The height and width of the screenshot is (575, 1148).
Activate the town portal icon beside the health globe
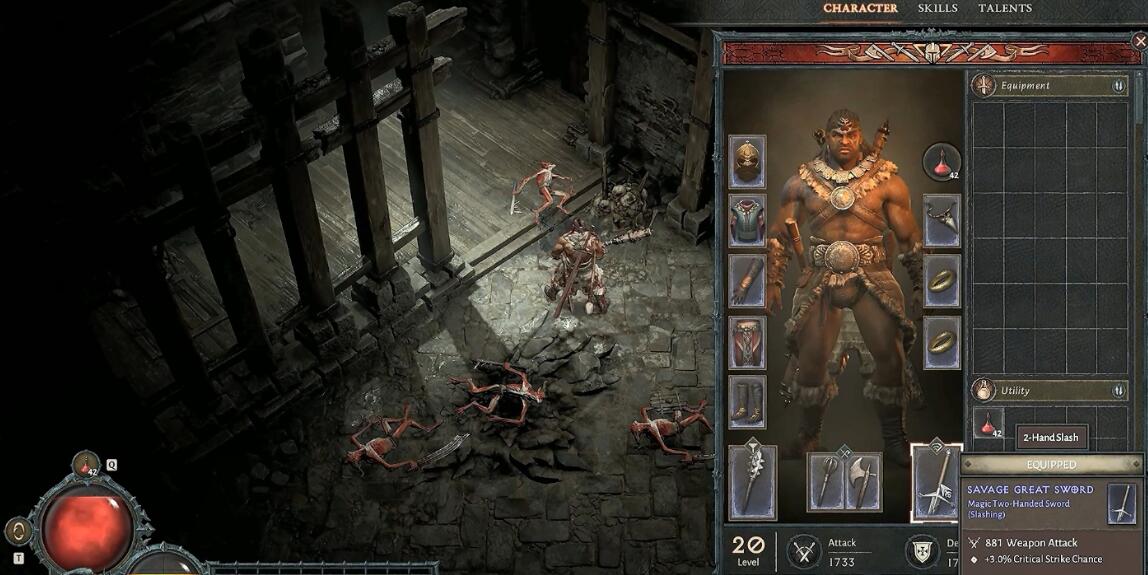[17, 531]
